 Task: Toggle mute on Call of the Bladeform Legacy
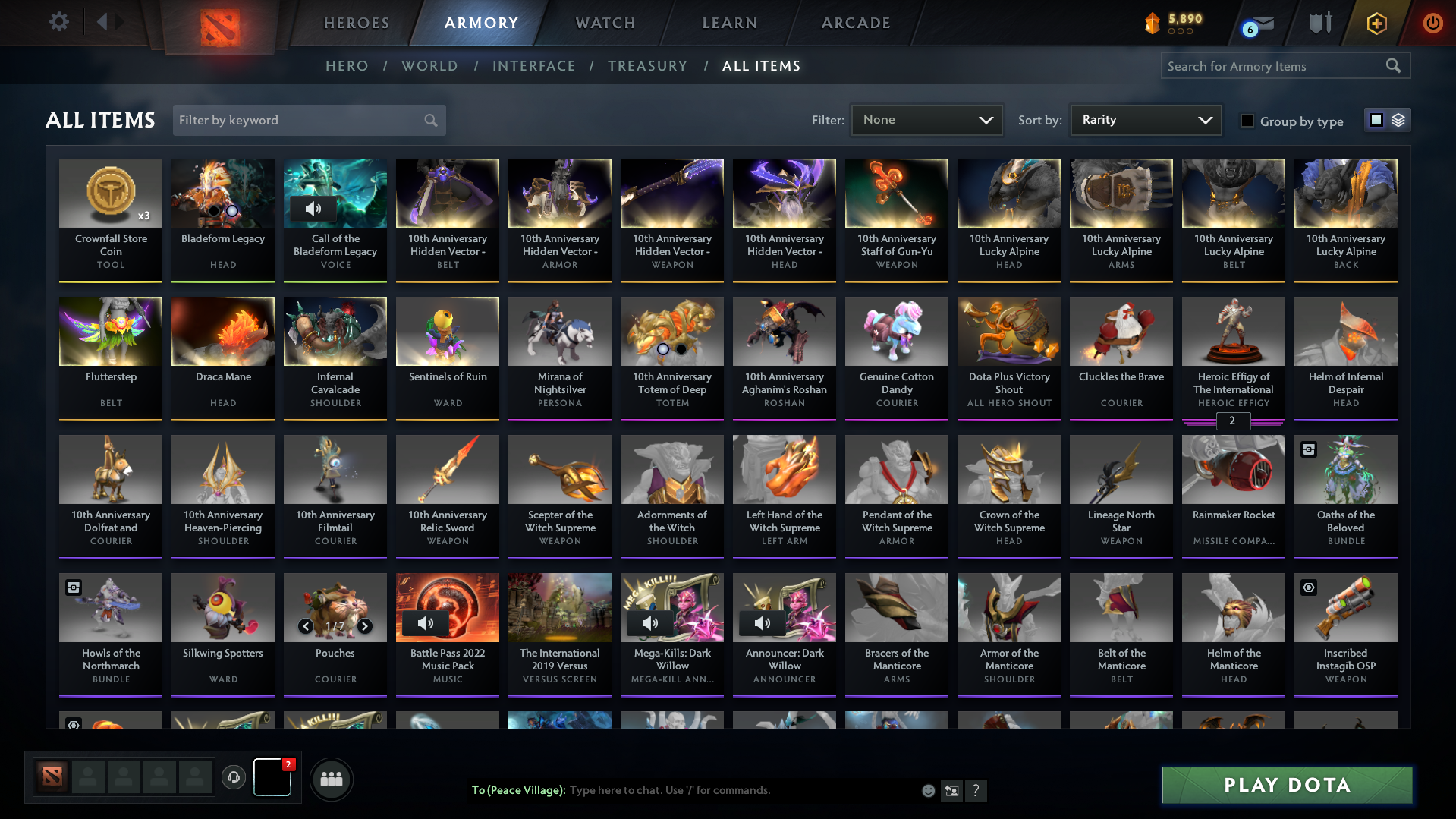point(315,209)
